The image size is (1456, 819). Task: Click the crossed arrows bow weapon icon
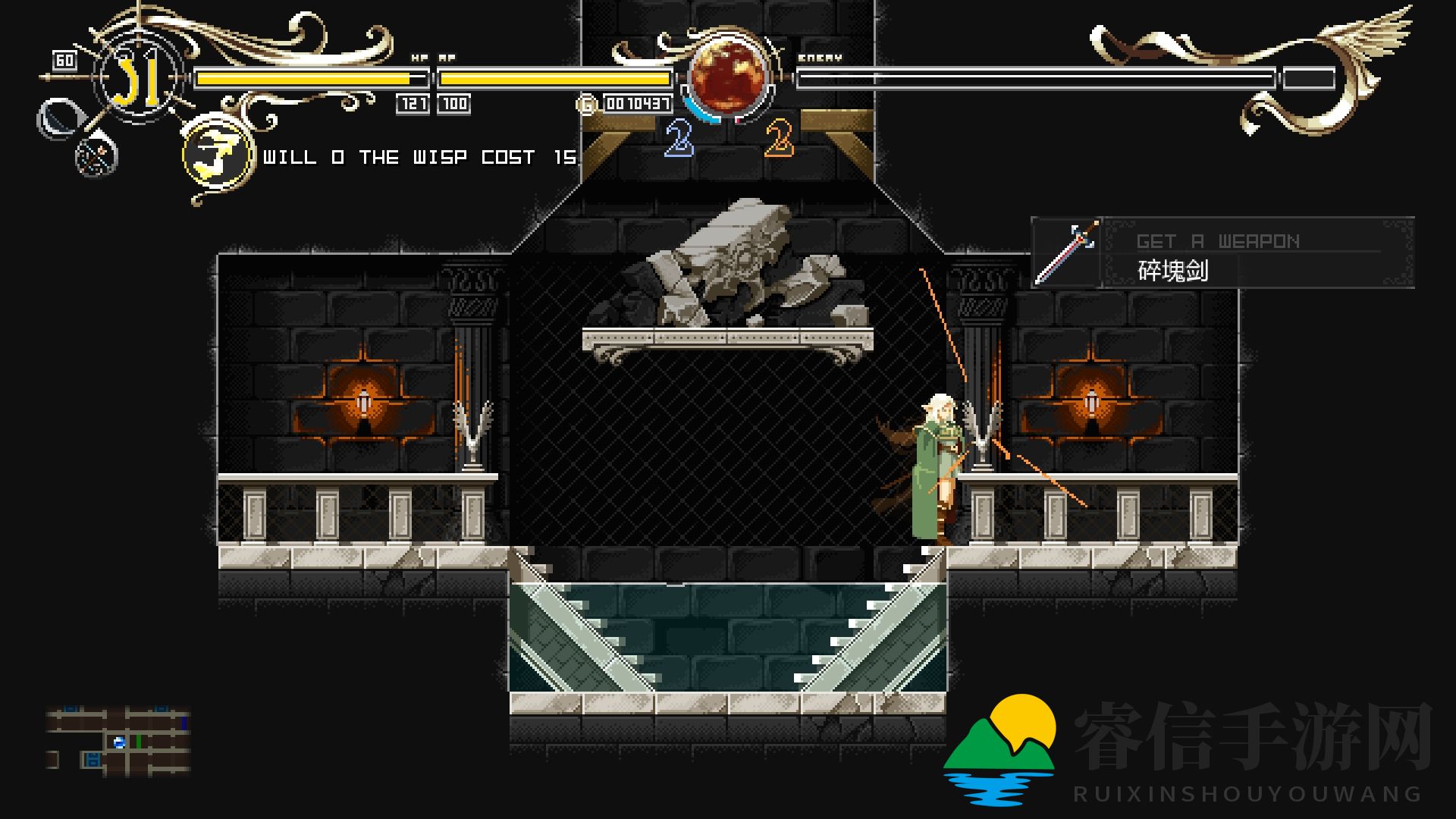(x=96, y=157)
